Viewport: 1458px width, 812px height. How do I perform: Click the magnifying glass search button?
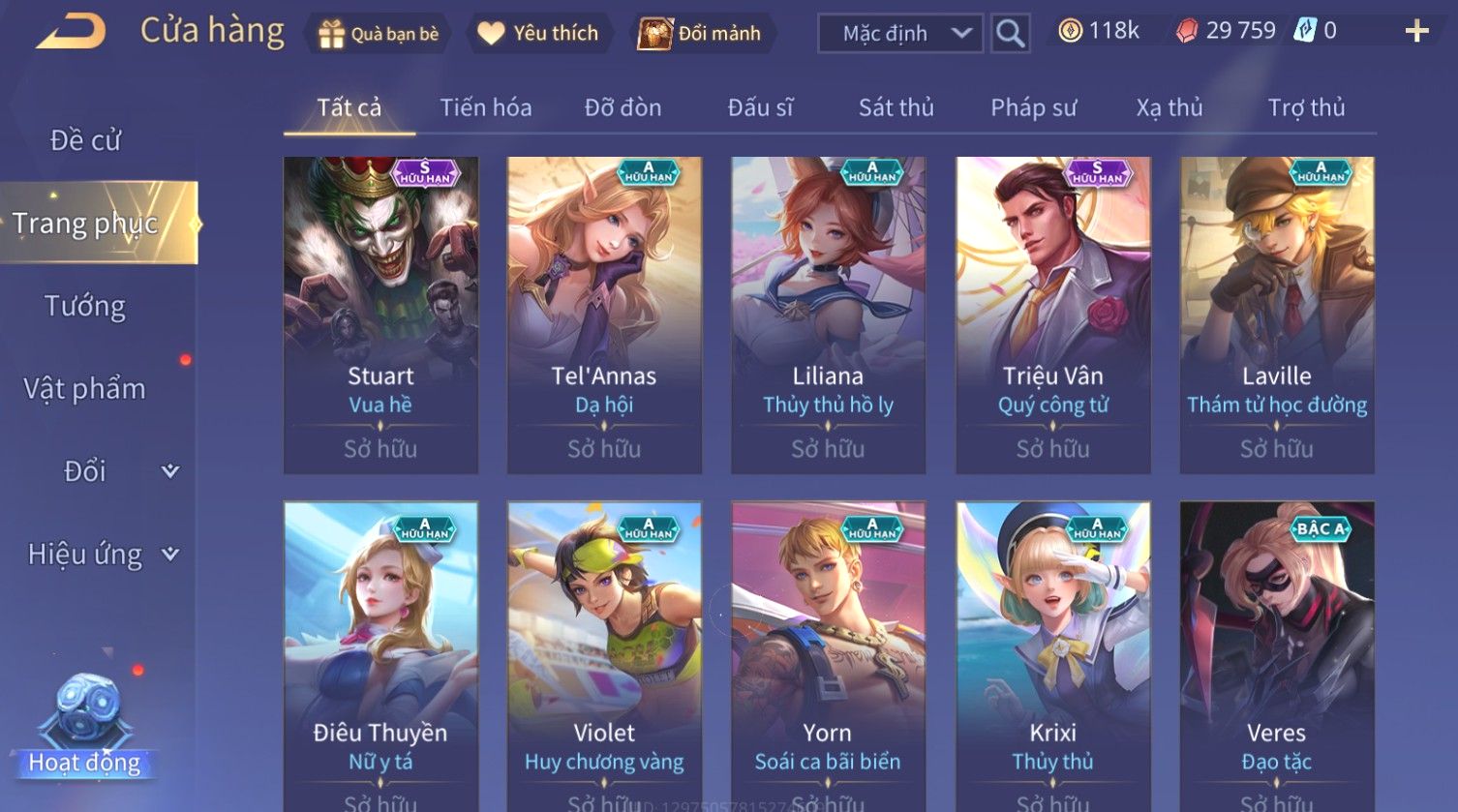pyautogui.click(x=1010, y=34)
